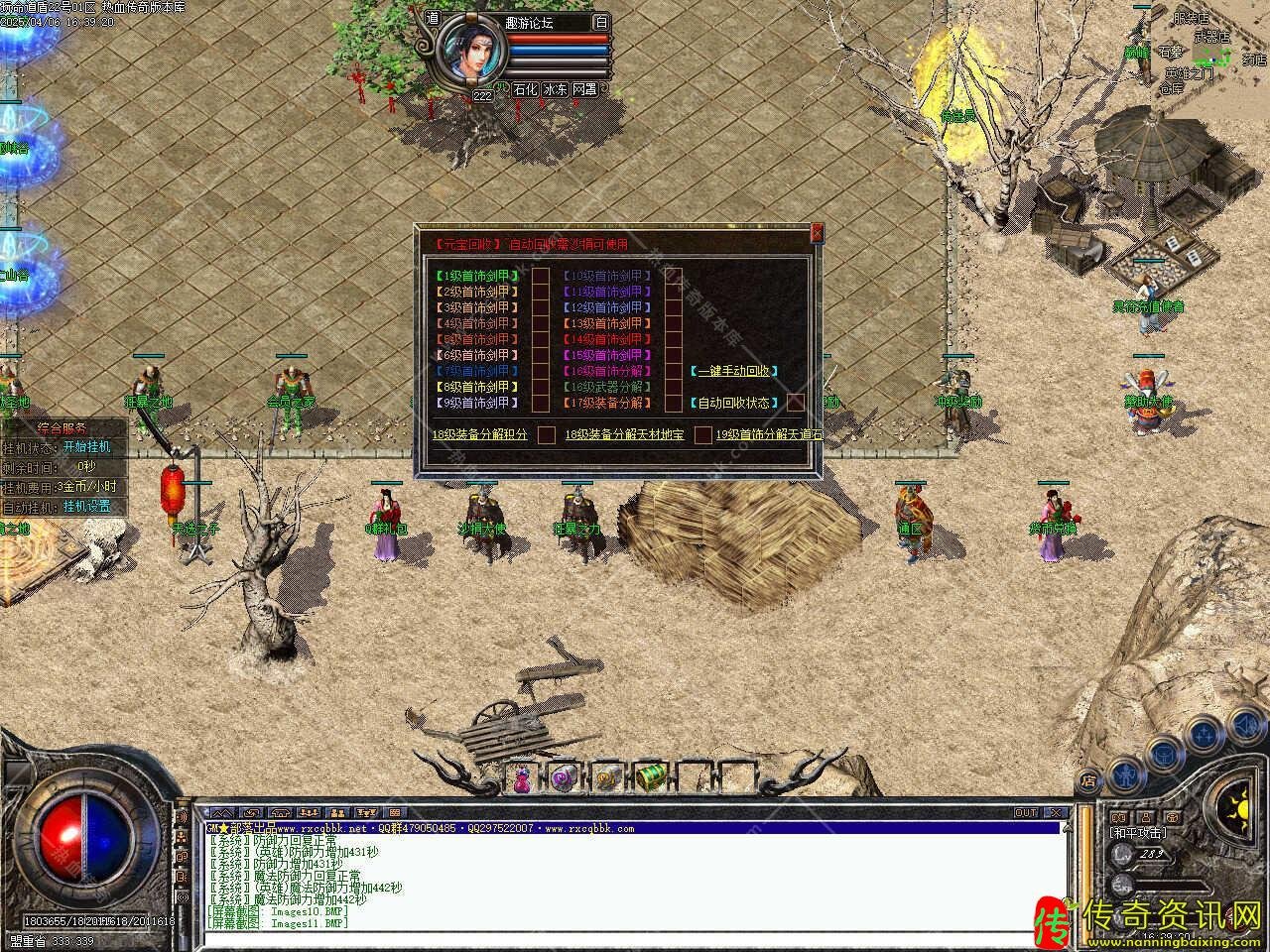The height and width of the screenshot is (952, 1270).
Task: Switch the 和平攻击 attack mode
Action: point(1138,833)
